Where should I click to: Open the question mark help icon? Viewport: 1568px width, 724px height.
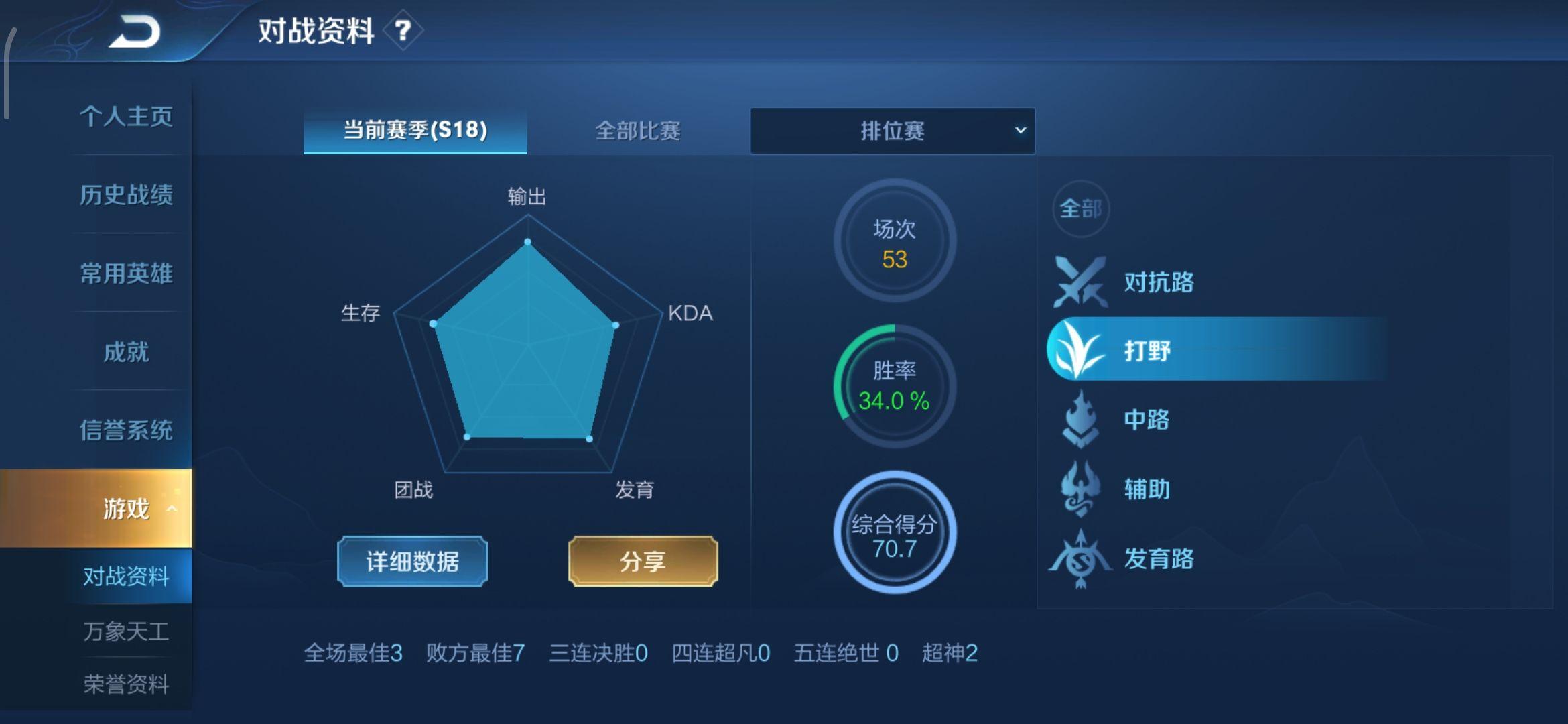[x=402, y=31]
